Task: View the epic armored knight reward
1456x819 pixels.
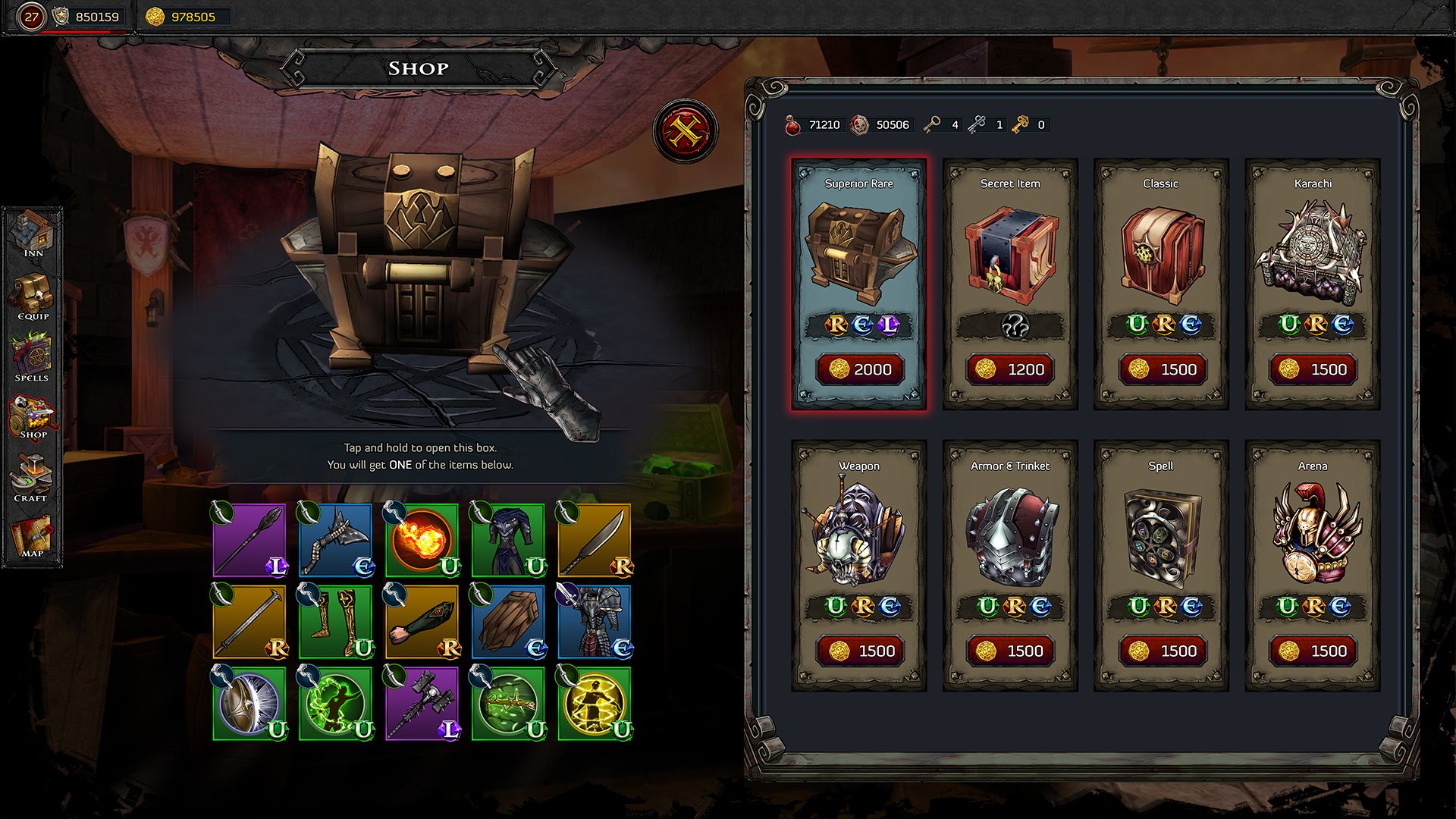Action: [595, 621]
